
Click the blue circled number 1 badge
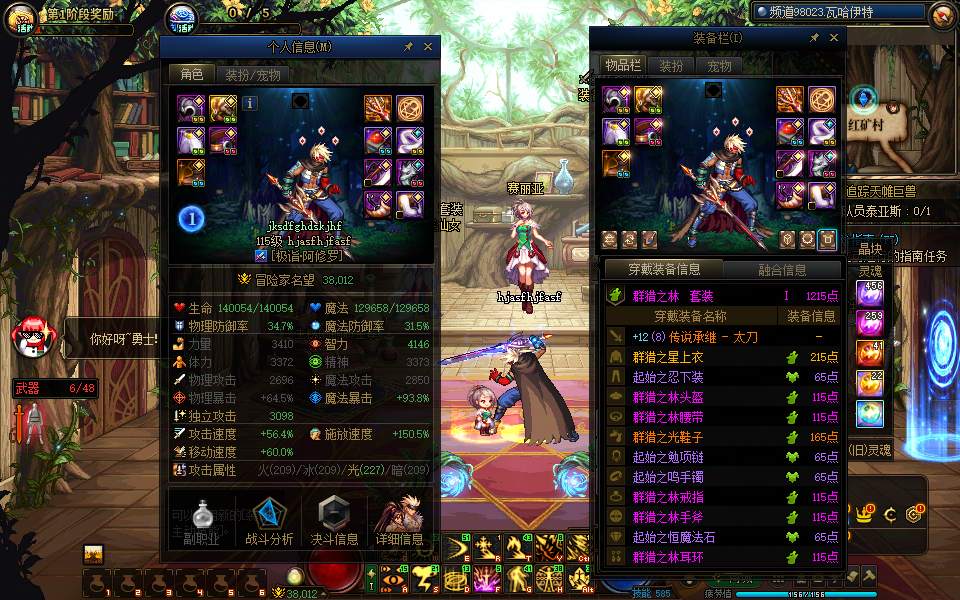point(192,219)
